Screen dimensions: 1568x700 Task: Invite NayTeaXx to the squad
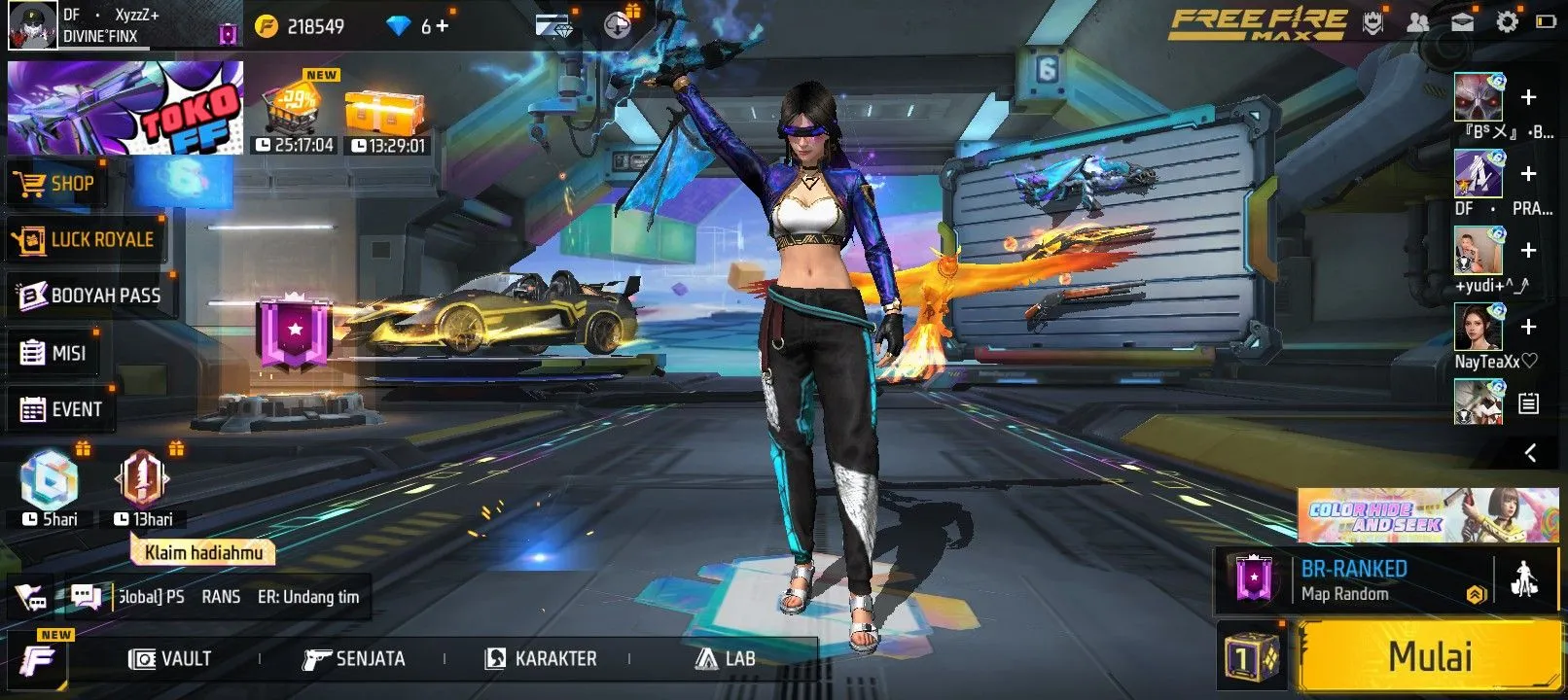pyautogui.click(x=1528, y=328)
